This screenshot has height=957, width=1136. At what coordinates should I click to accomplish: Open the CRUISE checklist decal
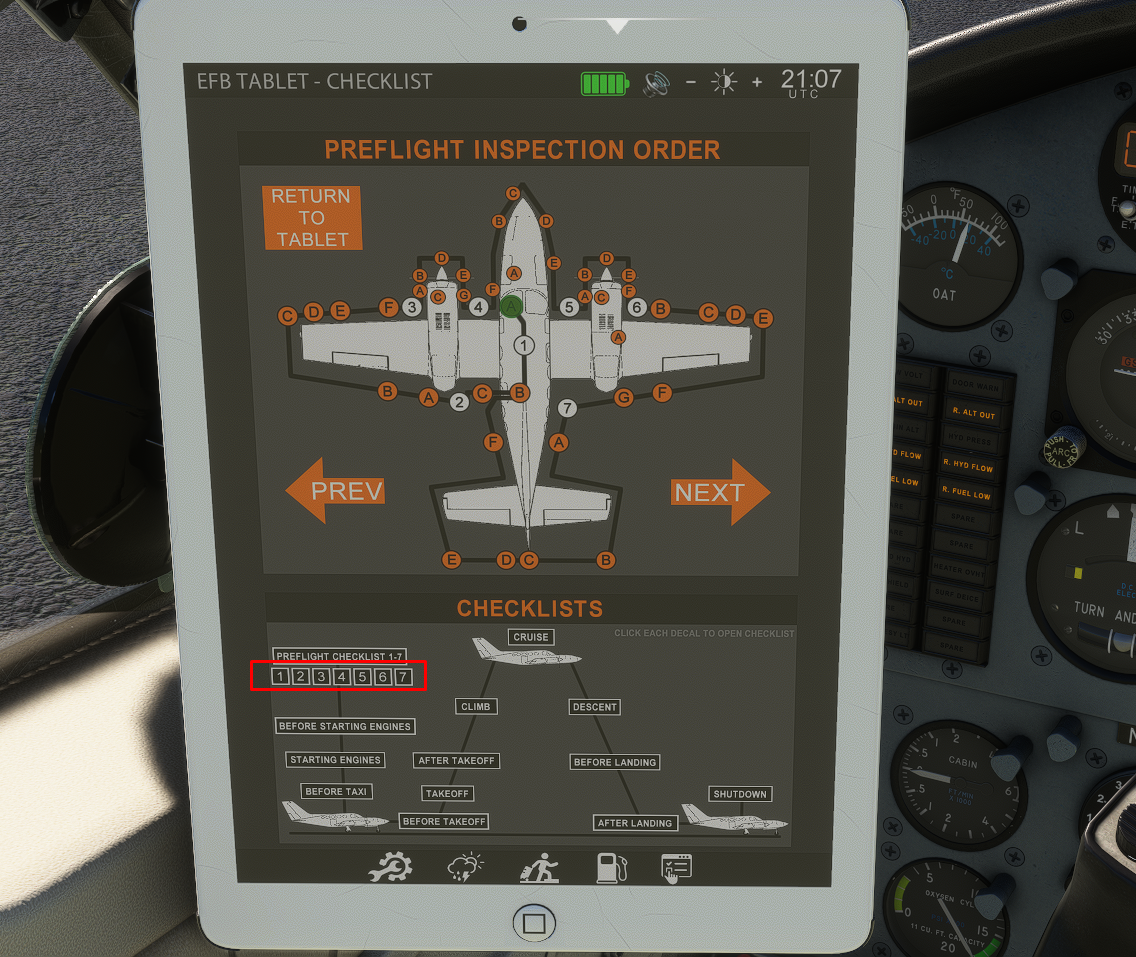531,637
